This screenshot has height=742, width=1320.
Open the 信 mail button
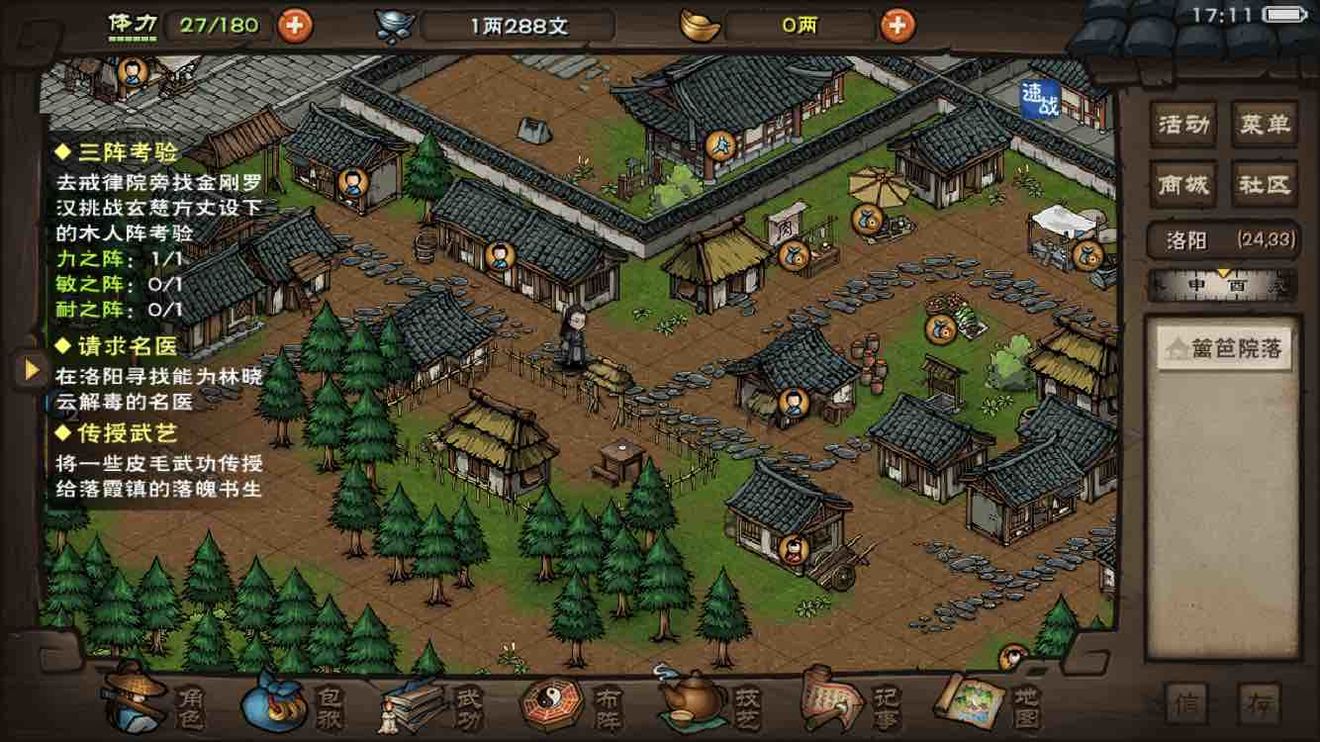pyautogui.click(x=1187, y=703)
